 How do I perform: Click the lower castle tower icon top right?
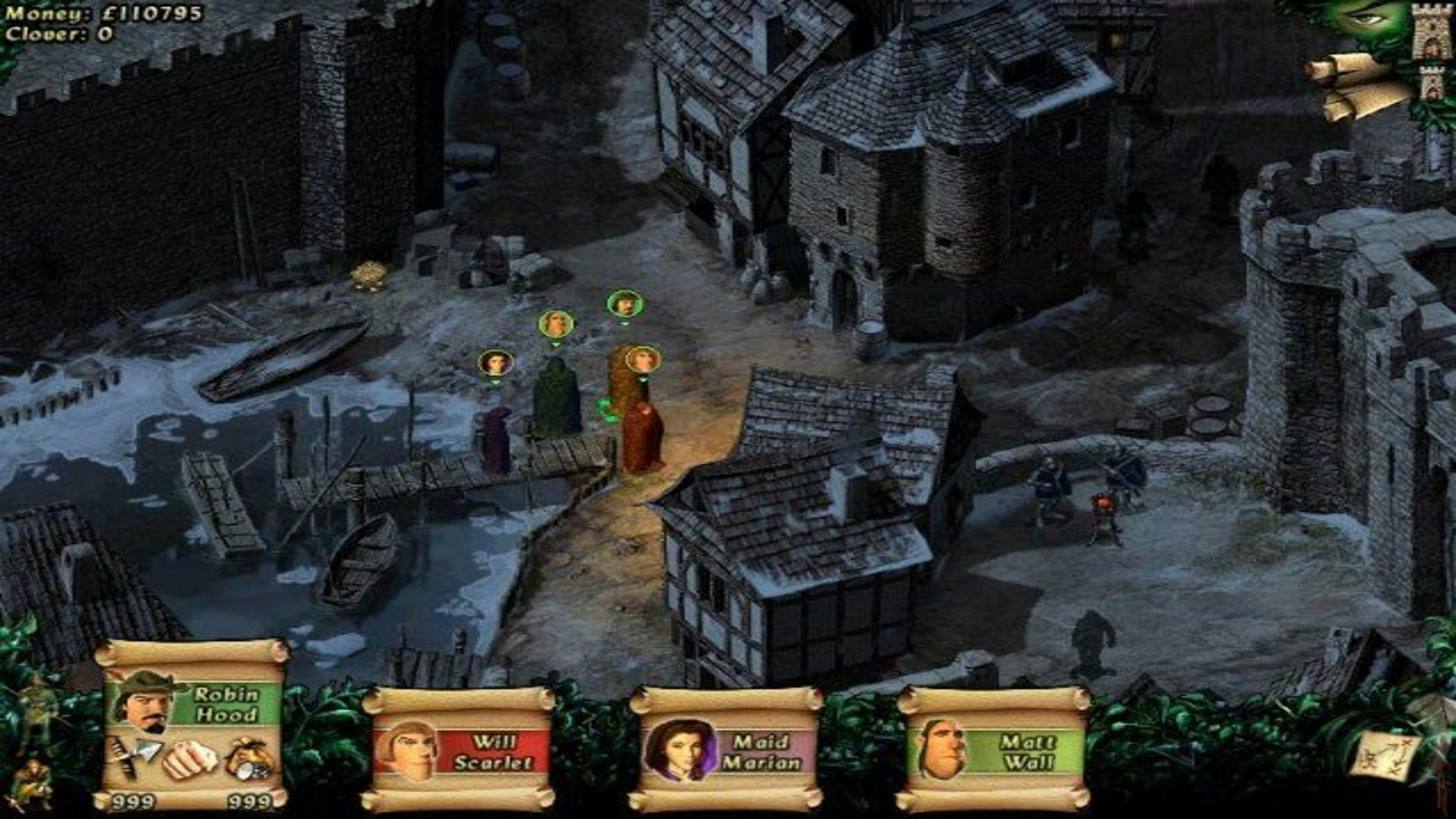[x=1432, y=83]
